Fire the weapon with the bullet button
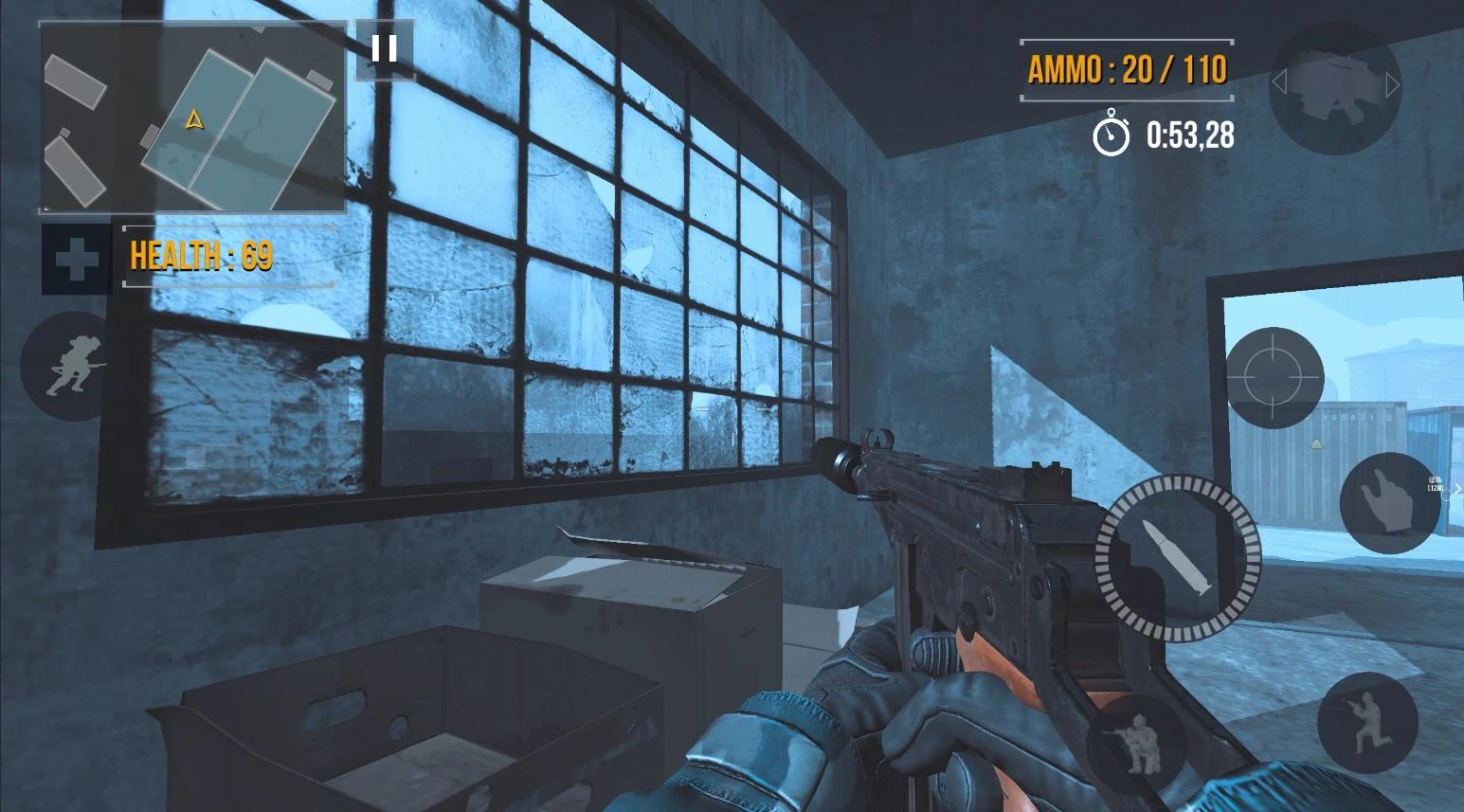Image resolution: width=1464 pixels, height=812 pixels. click(x=1178, y=558)
